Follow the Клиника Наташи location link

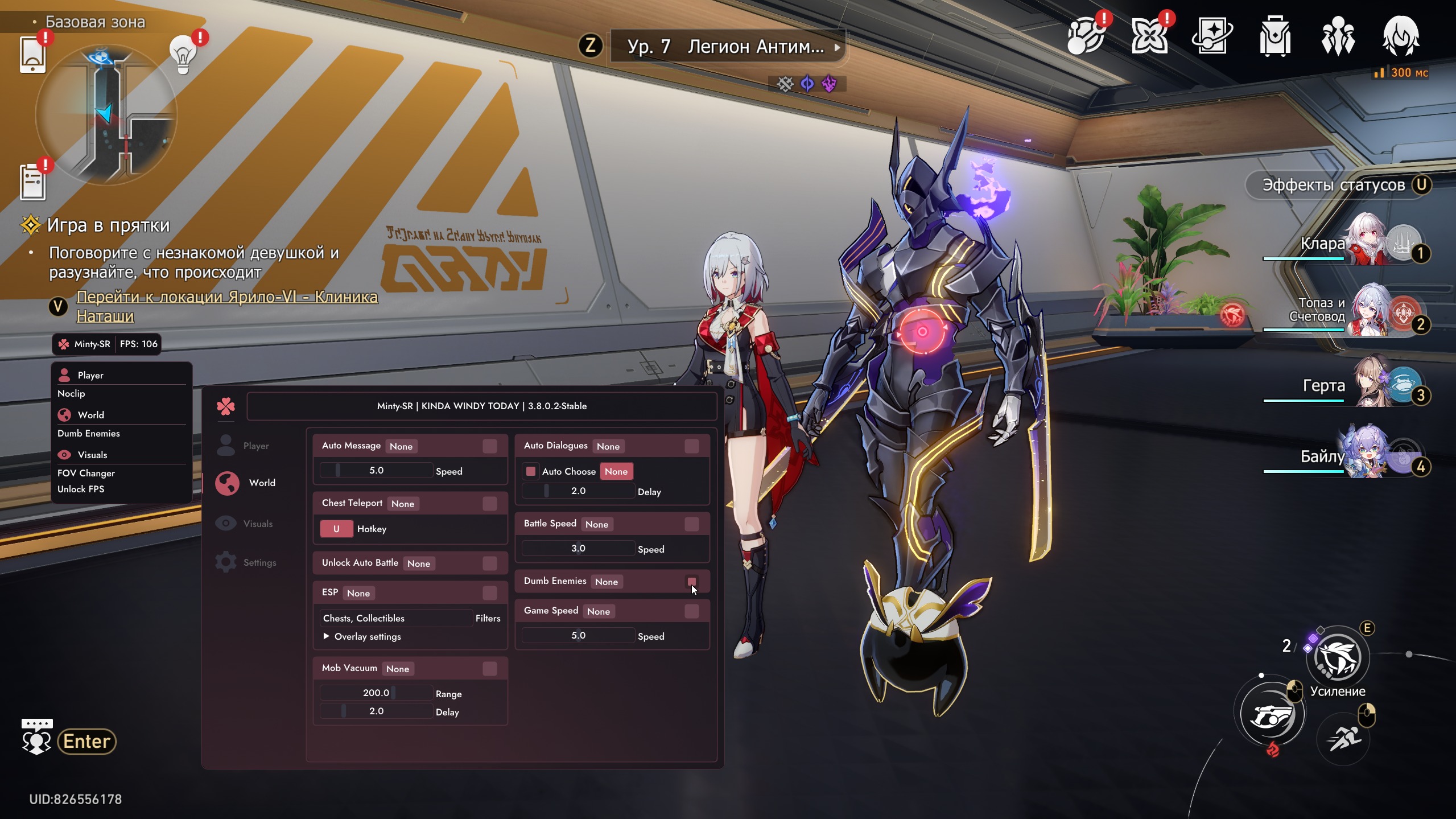click(226, 306)
